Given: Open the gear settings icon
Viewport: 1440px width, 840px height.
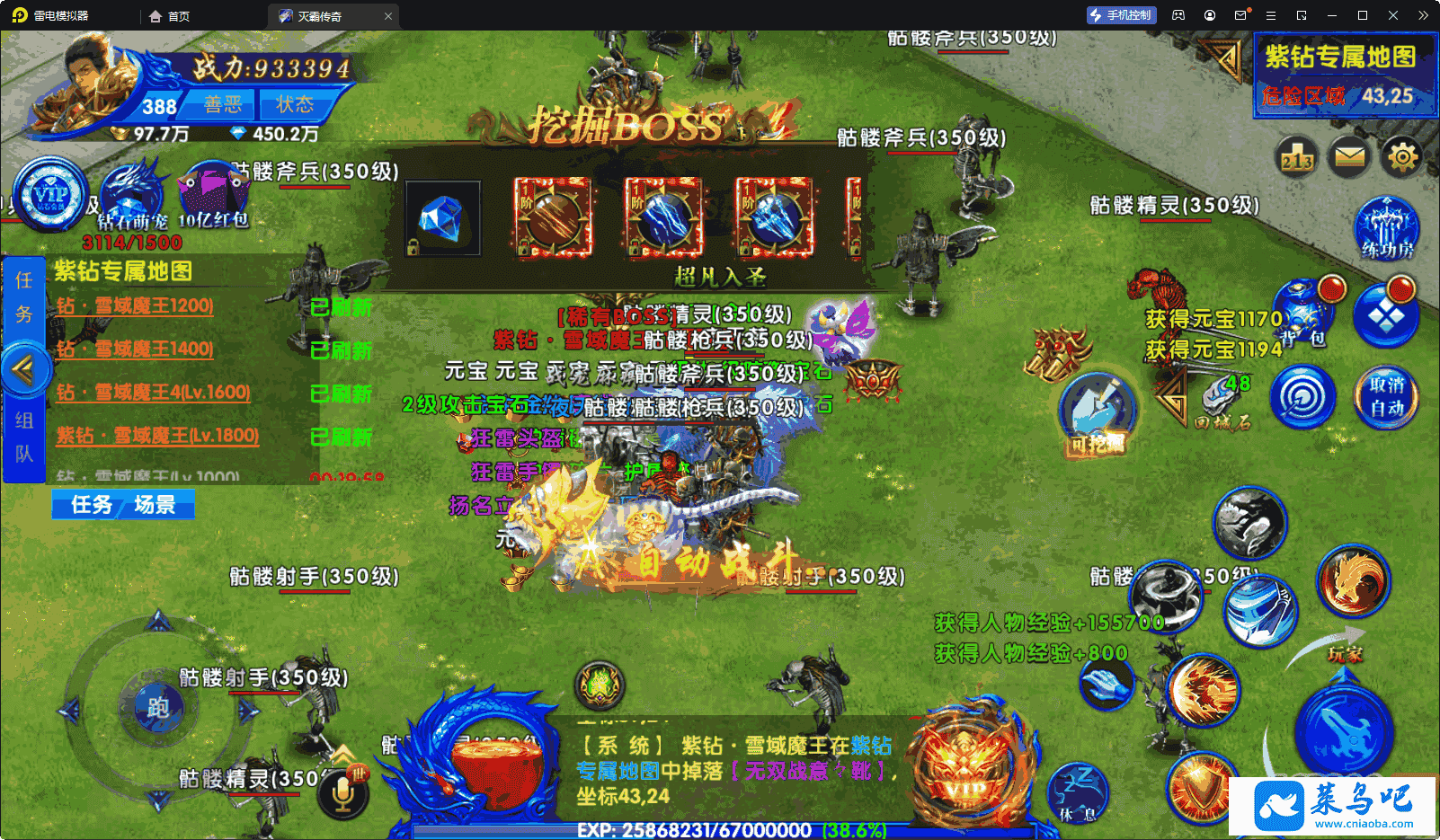Looking at the screenshot, I should (x=1402, y=158).
